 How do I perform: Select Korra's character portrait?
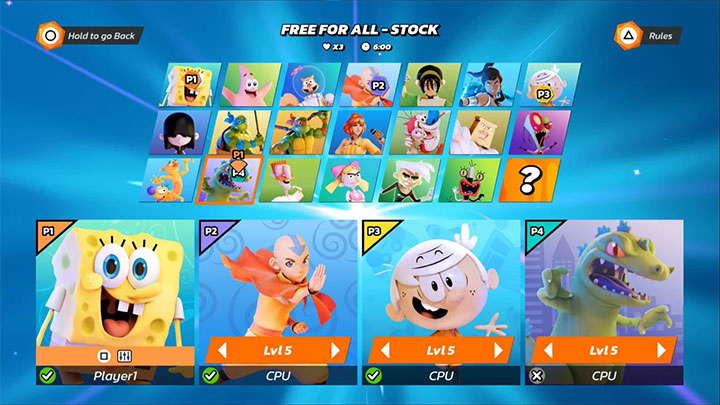click(x=491, y=85)
